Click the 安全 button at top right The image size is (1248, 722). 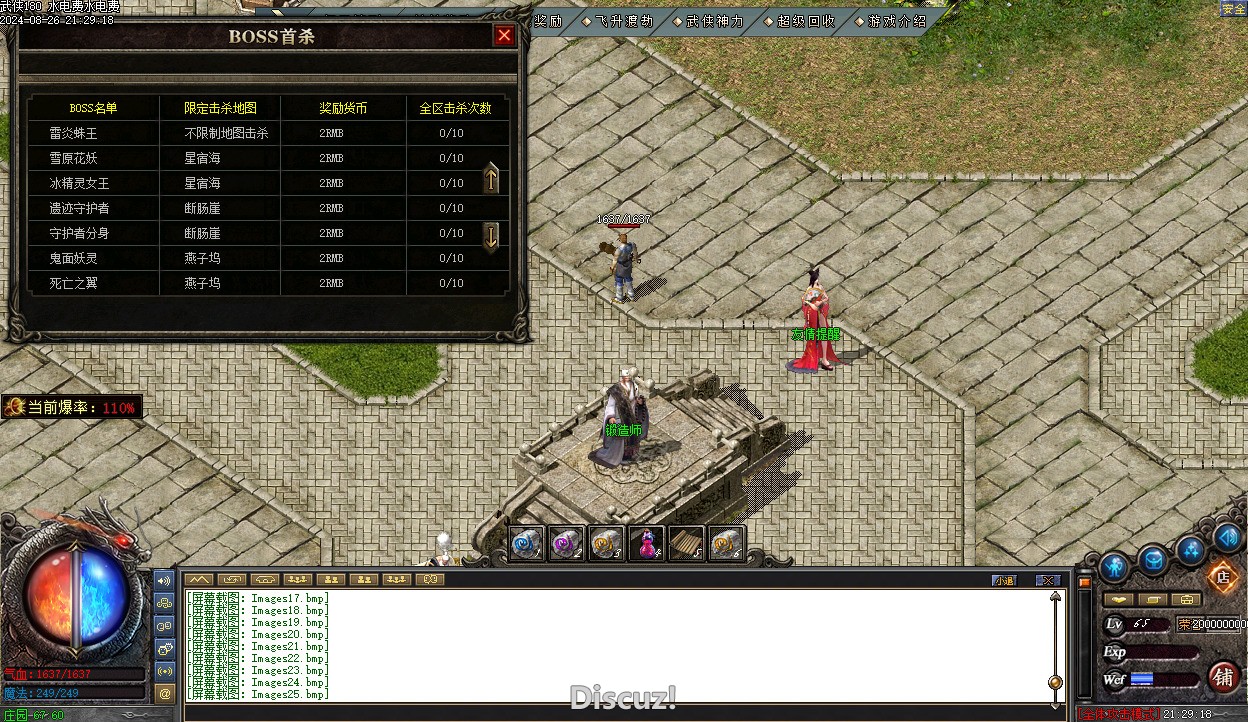(1233, 9)
